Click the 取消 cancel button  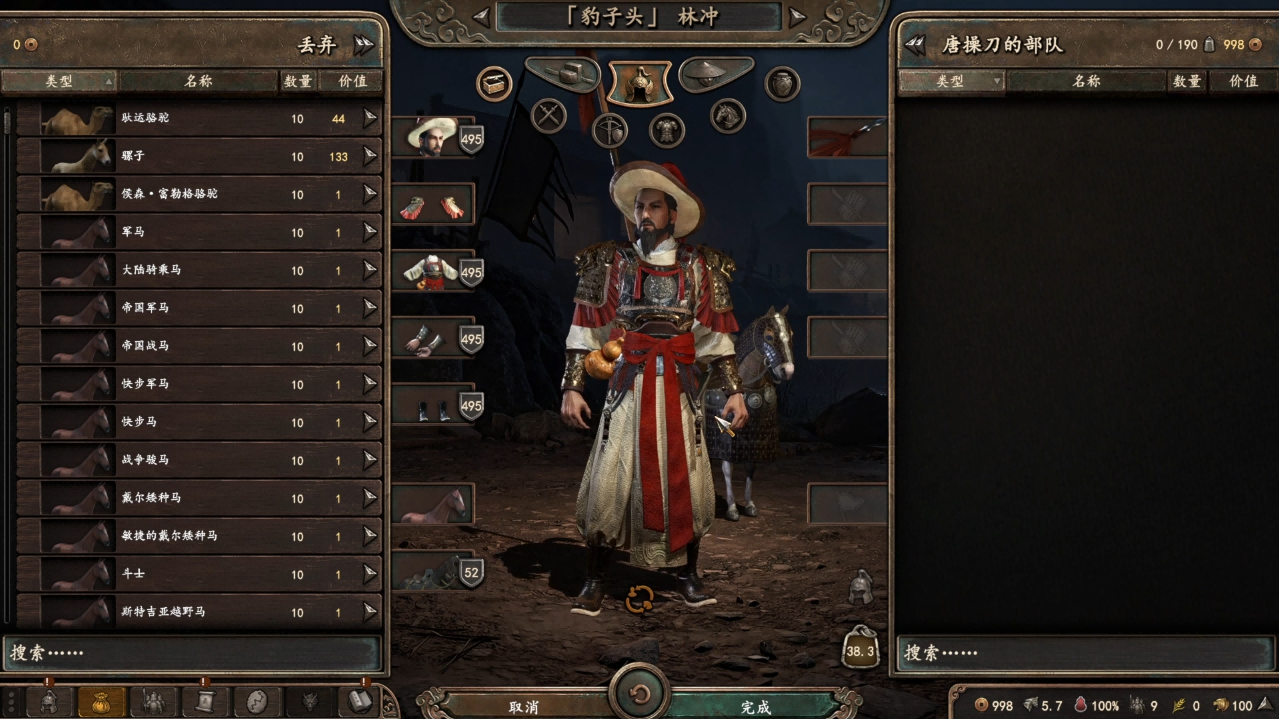[524, 706]
